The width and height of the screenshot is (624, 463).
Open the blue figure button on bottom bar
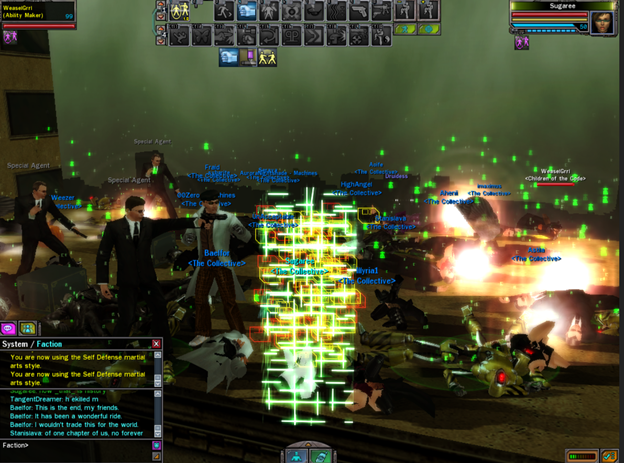[297, 455]
